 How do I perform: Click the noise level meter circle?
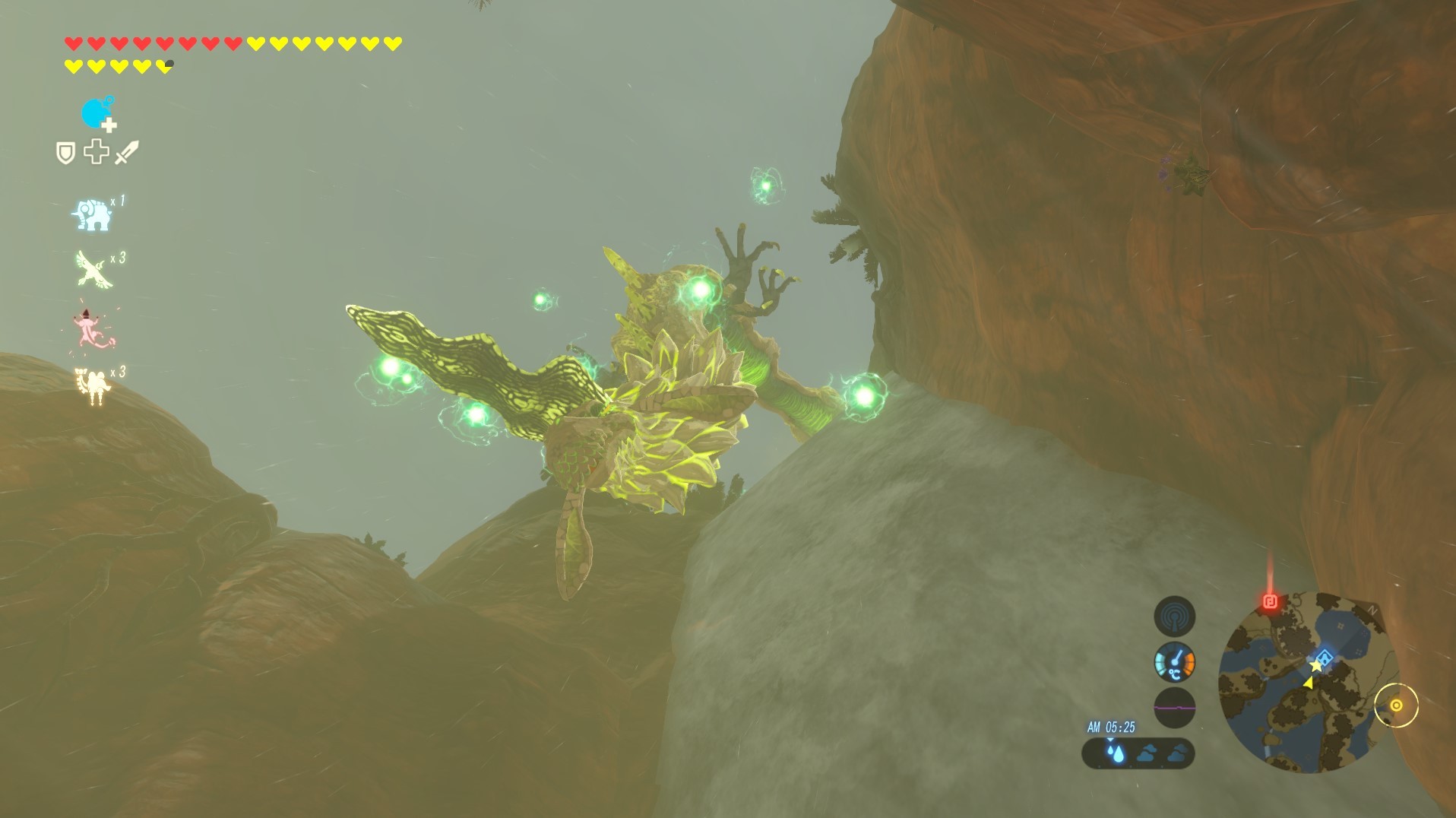click(x=1174, y=707)
